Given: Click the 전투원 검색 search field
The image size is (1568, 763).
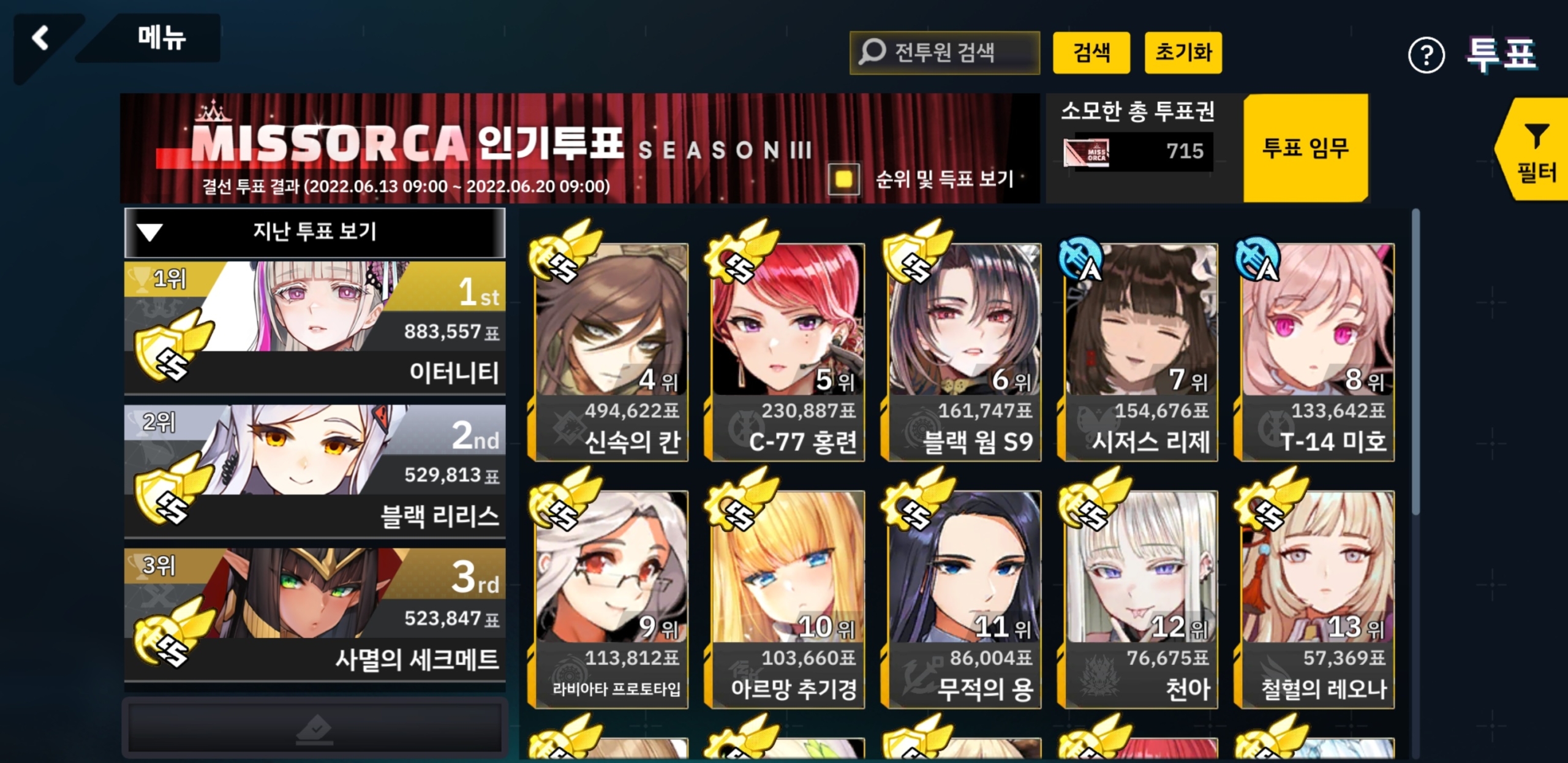Looking at the screenshot, I should point(944,53).
